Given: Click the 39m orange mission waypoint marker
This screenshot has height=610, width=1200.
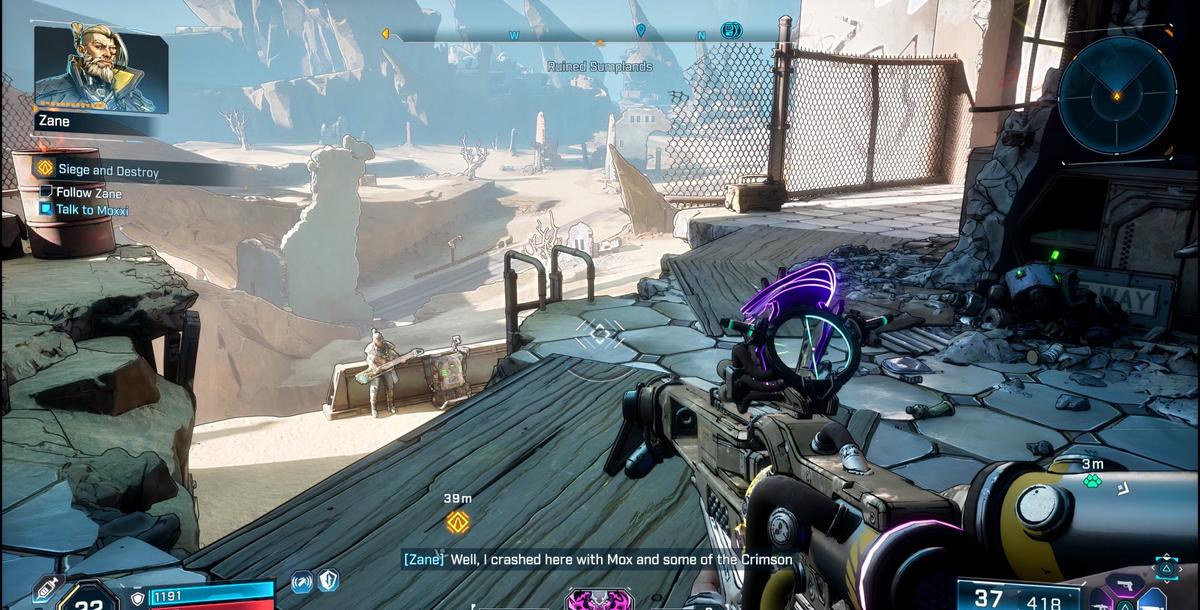Looking at the screenshot, I should coord(458,520).
